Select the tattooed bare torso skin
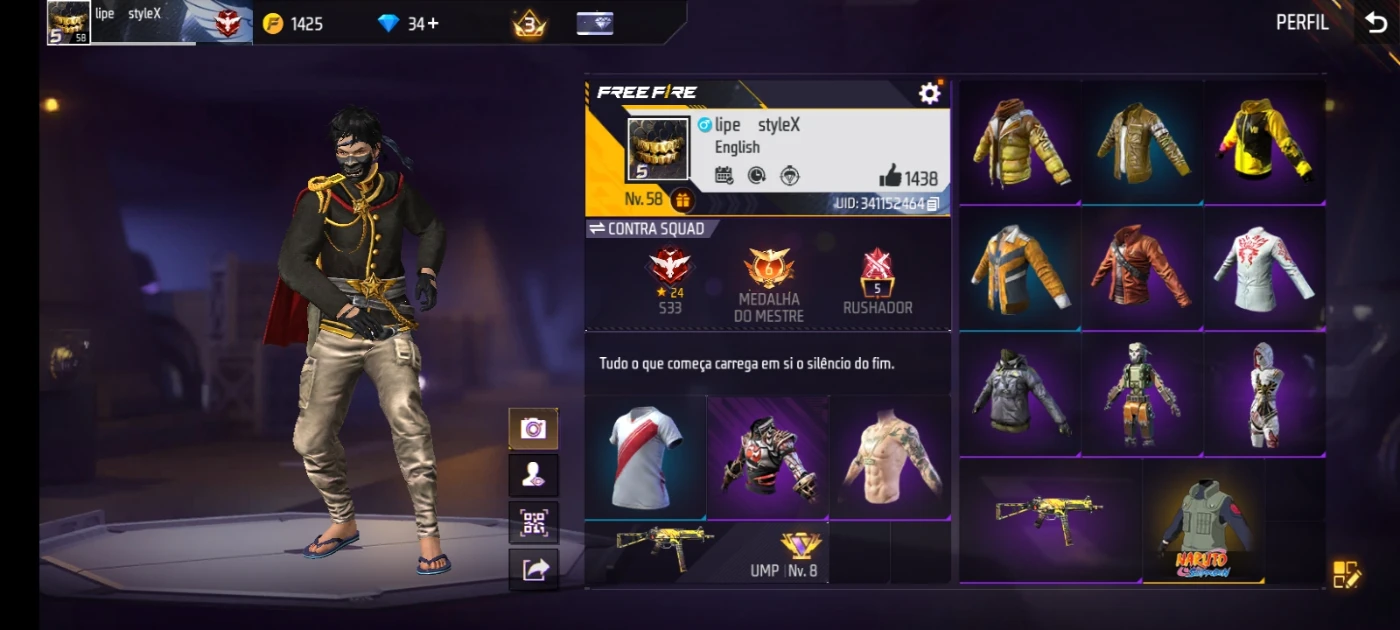 890,457
